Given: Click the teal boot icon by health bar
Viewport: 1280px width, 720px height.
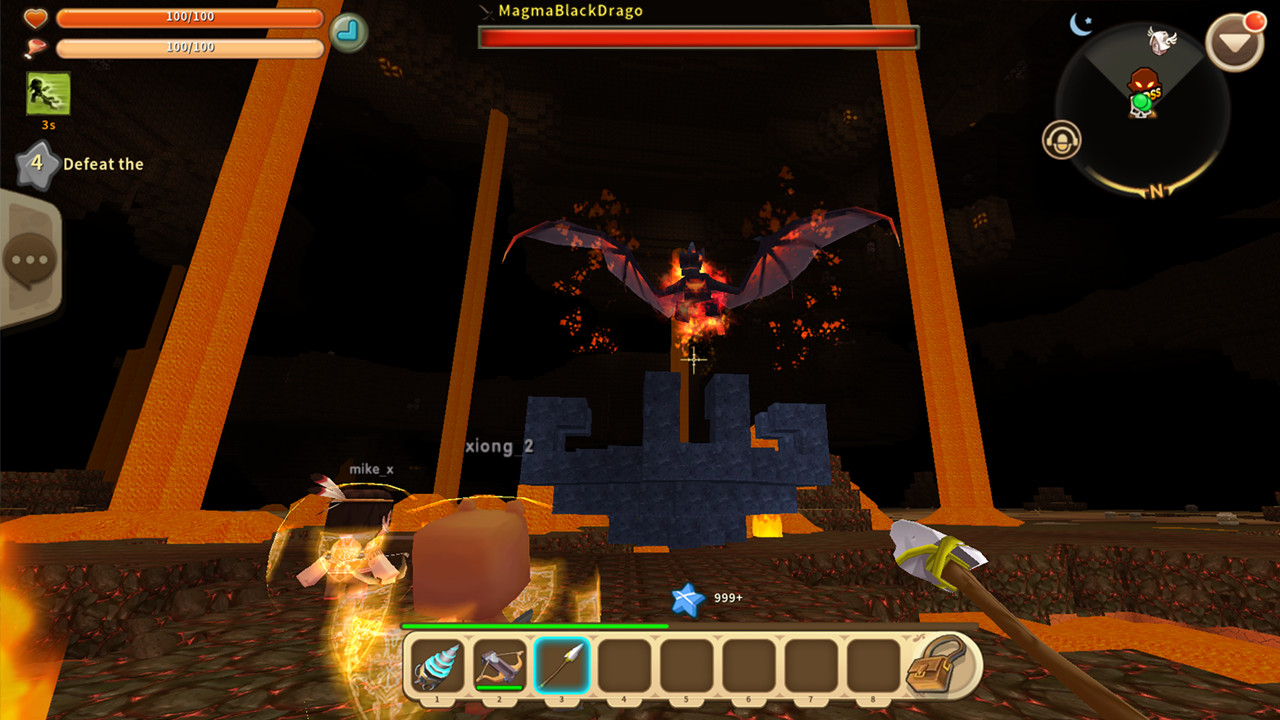Looking at the screenshot, I should [348, 32].
